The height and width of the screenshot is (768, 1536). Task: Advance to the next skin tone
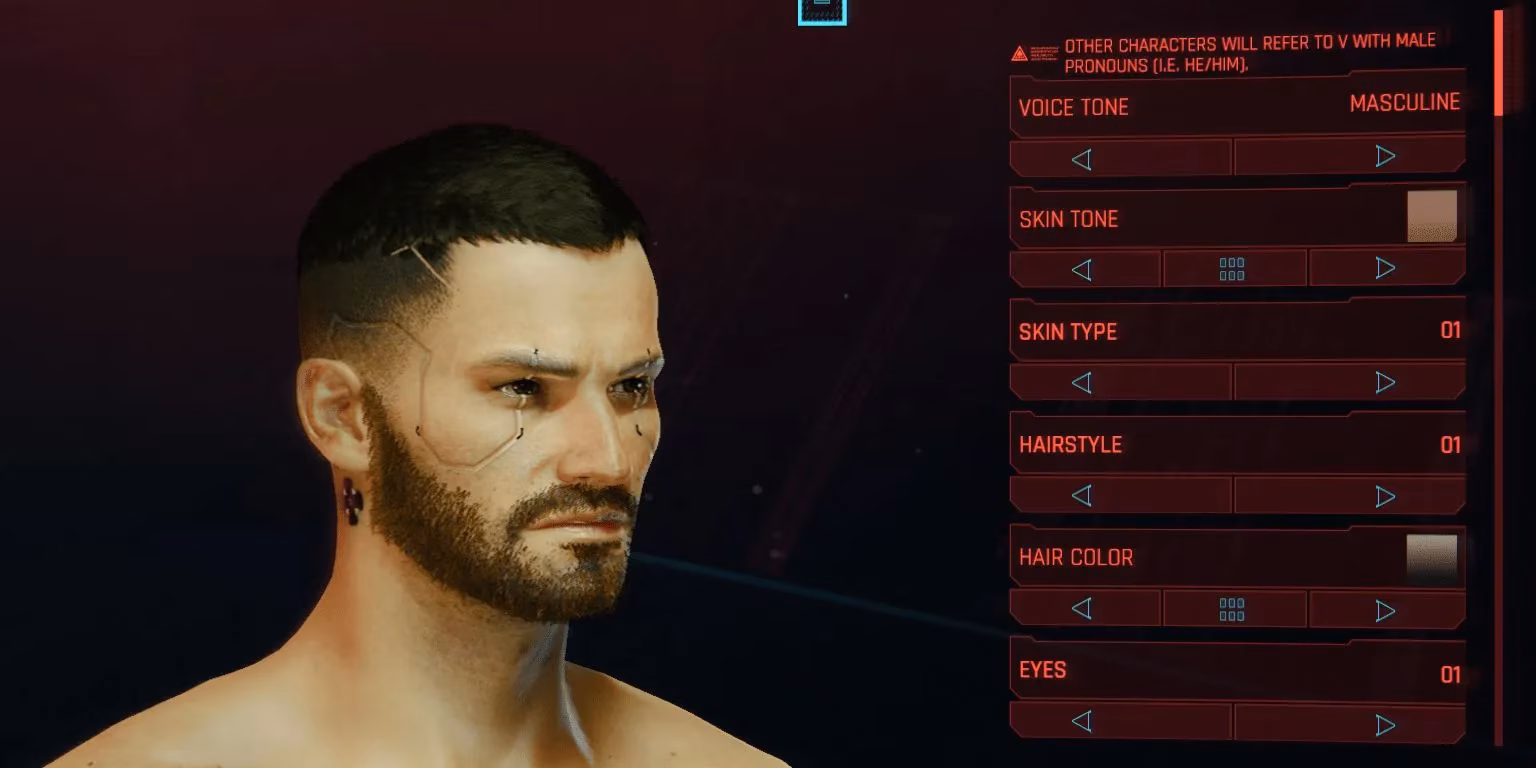[x=1386, y=268]
